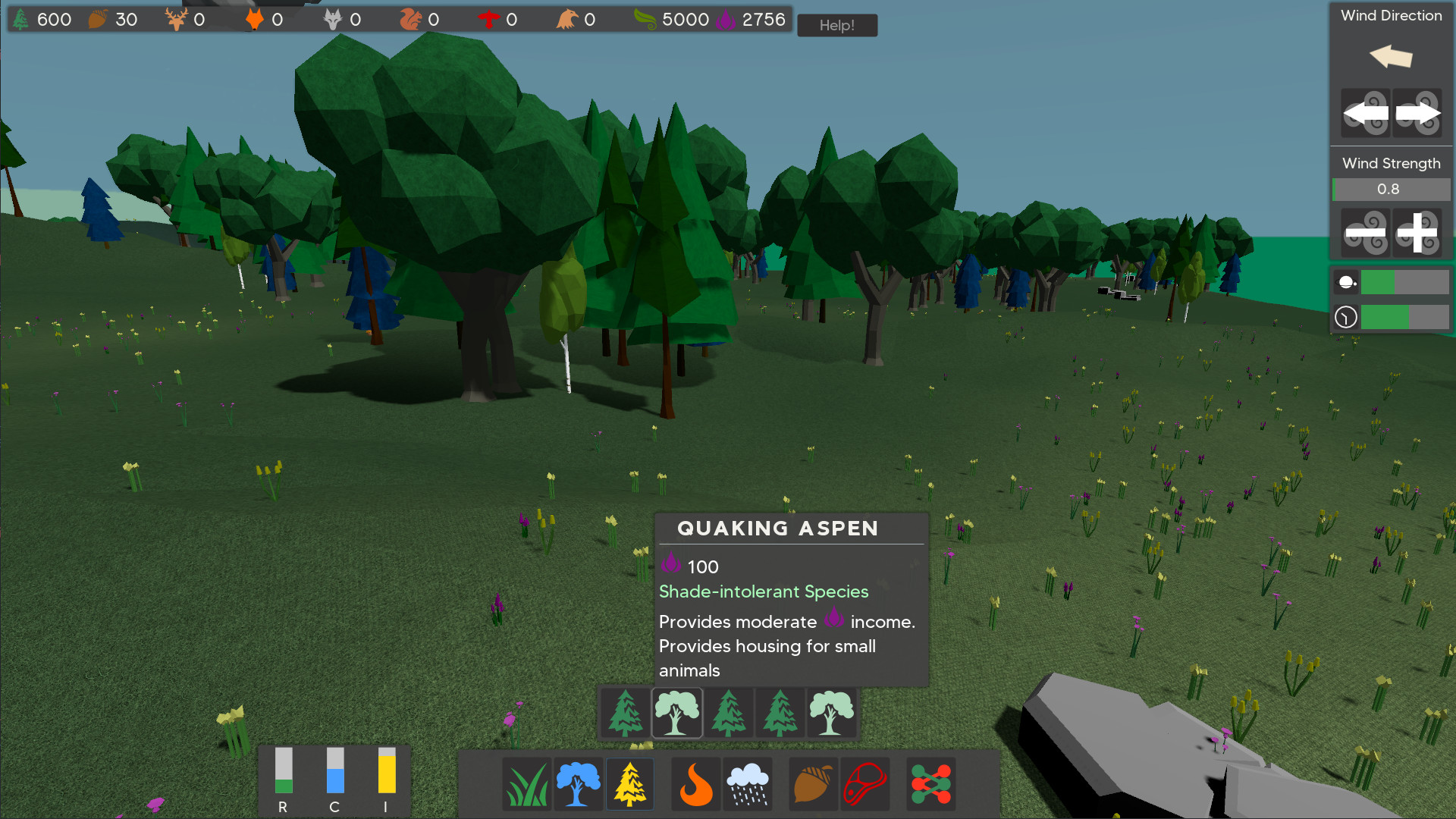Select the grass planting tool
The height and width of the screenshot is (819, 1456).
click(526, 783)
